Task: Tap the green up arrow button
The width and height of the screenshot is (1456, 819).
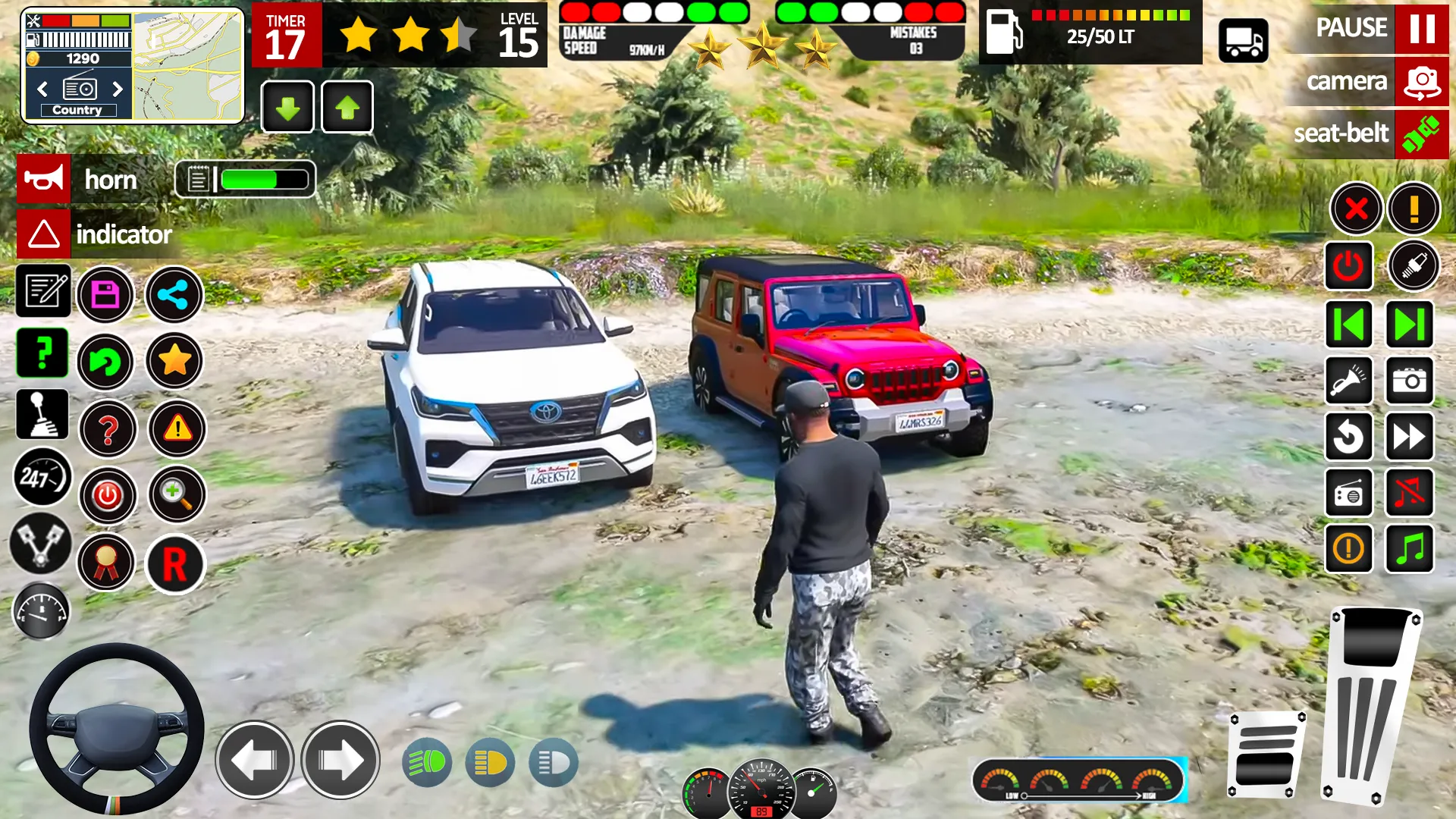Action: [x=347, y=108]
